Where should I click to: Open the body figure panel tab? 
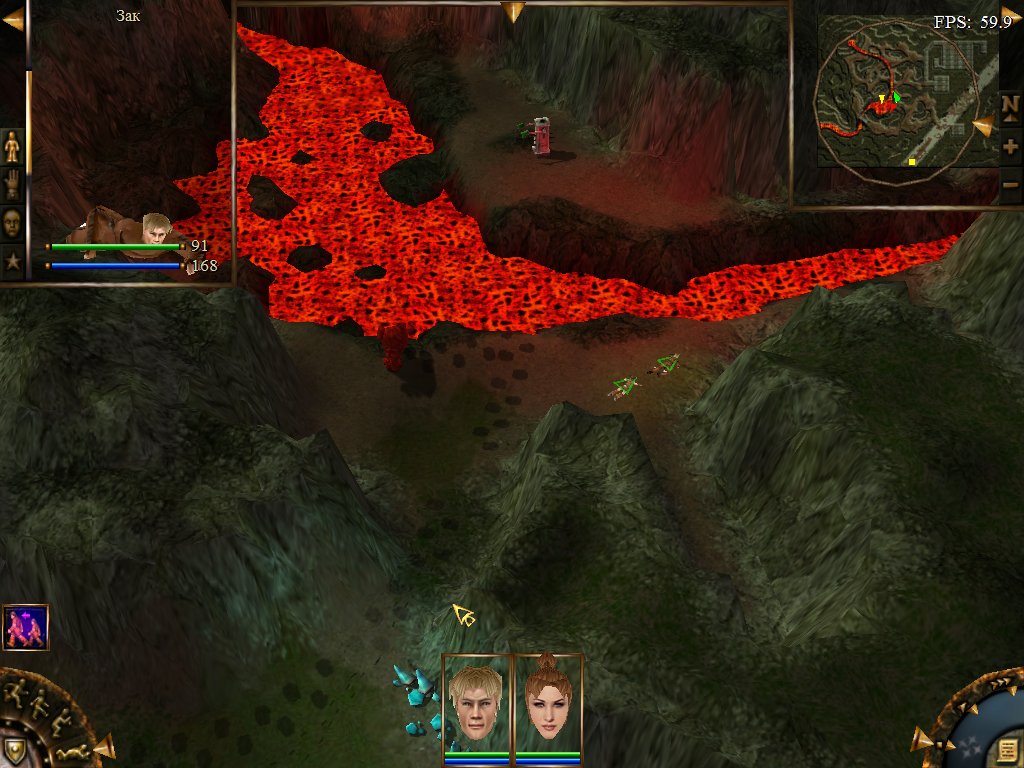[x=12, y=147]
